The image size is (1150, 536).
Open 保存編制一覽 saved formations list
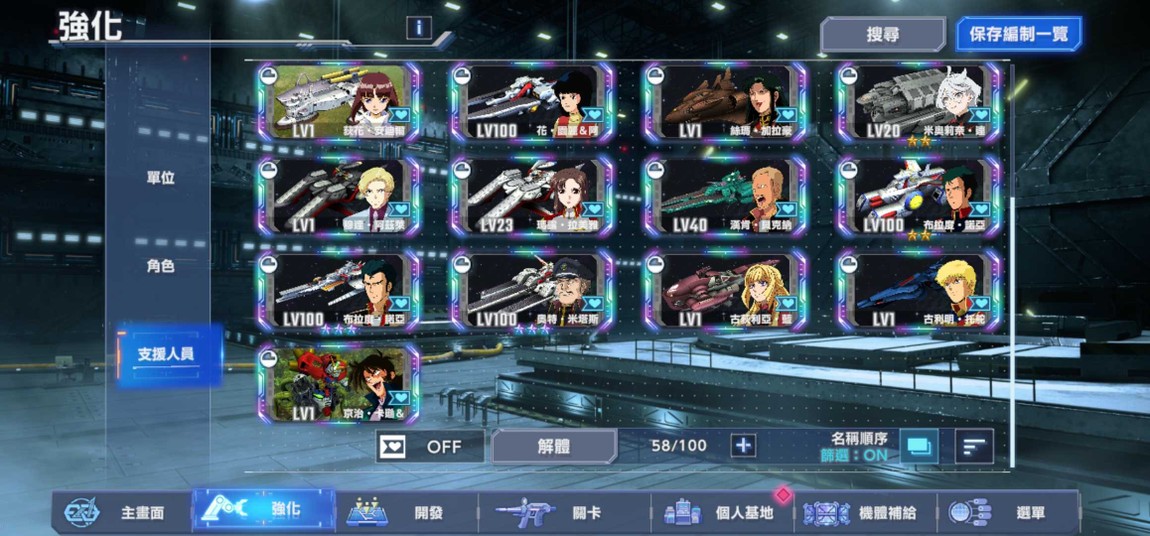pos(1018,34)
